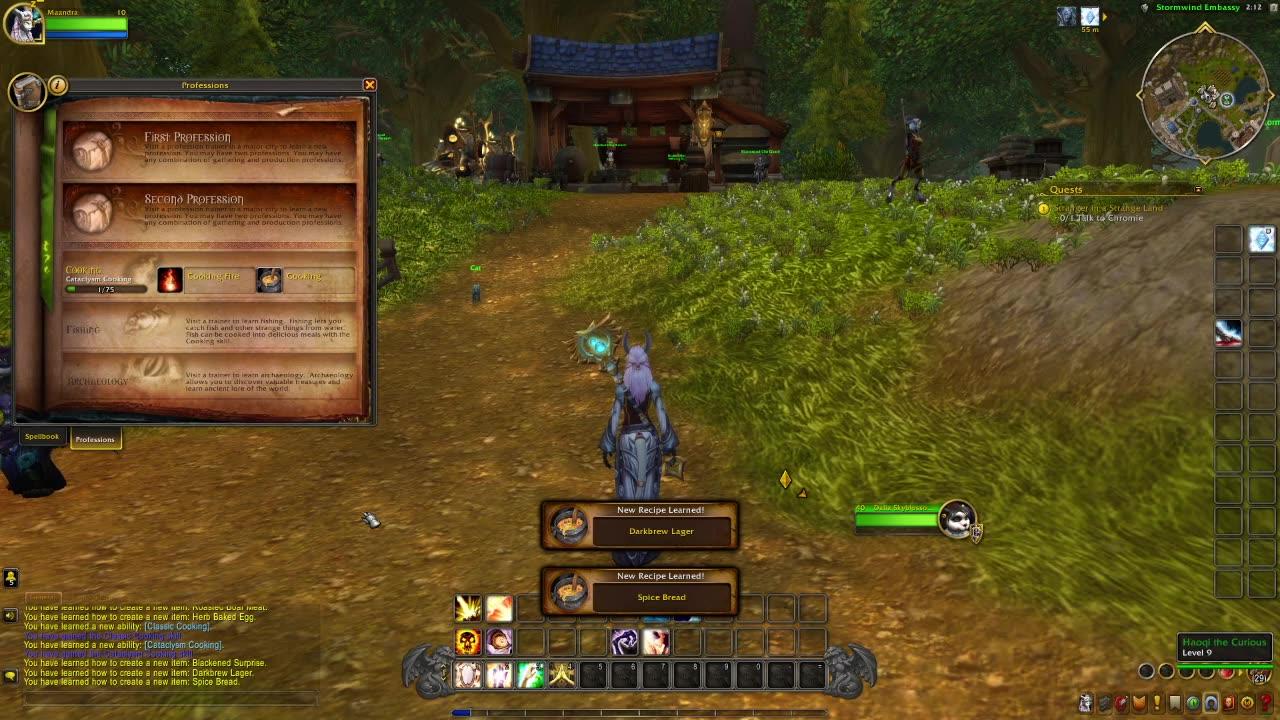Click the green healing hand spell icon
The image size is (1280, 720).
pyautogui.click(x=531, y=674)
